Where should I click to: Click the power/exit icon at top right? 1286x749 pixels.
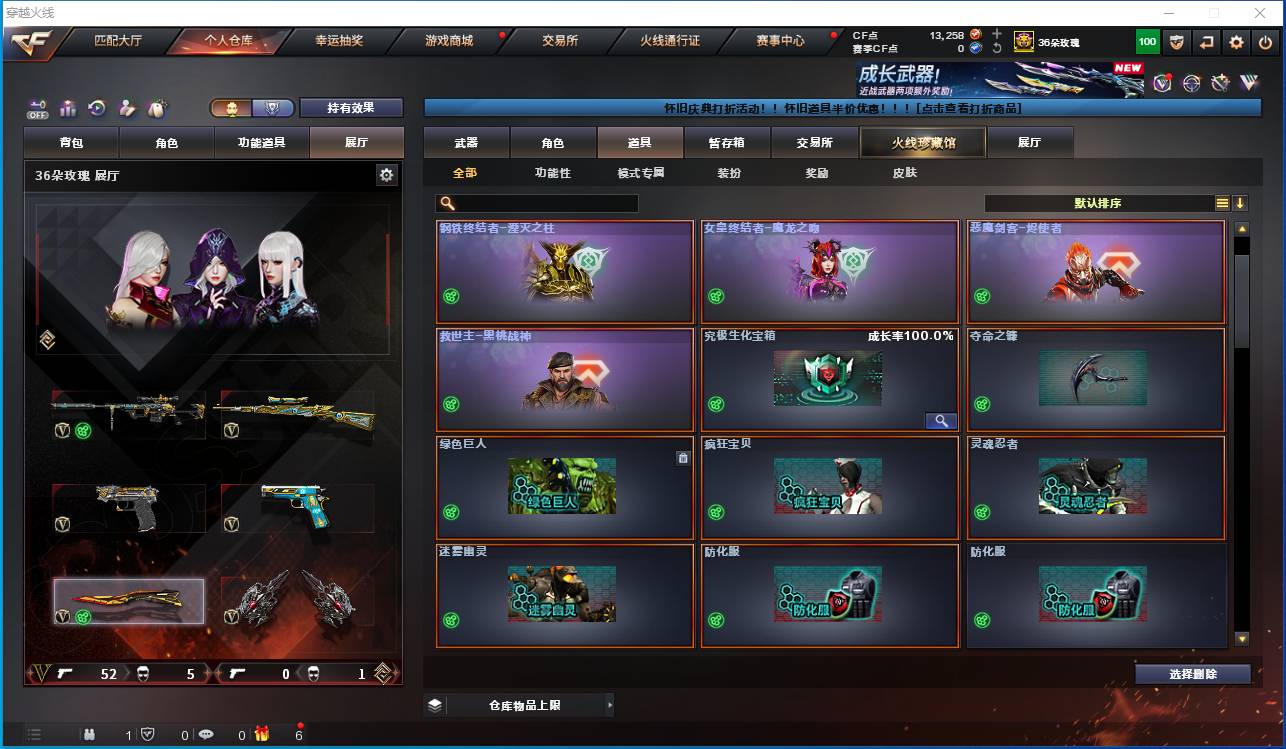(x=1265, y=41)
